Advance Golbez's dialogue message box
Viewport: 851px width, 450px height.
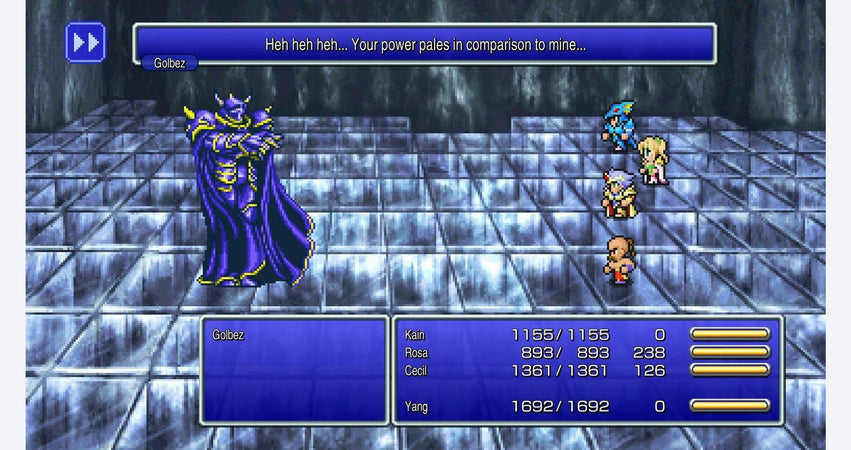[x=425, y=45]
